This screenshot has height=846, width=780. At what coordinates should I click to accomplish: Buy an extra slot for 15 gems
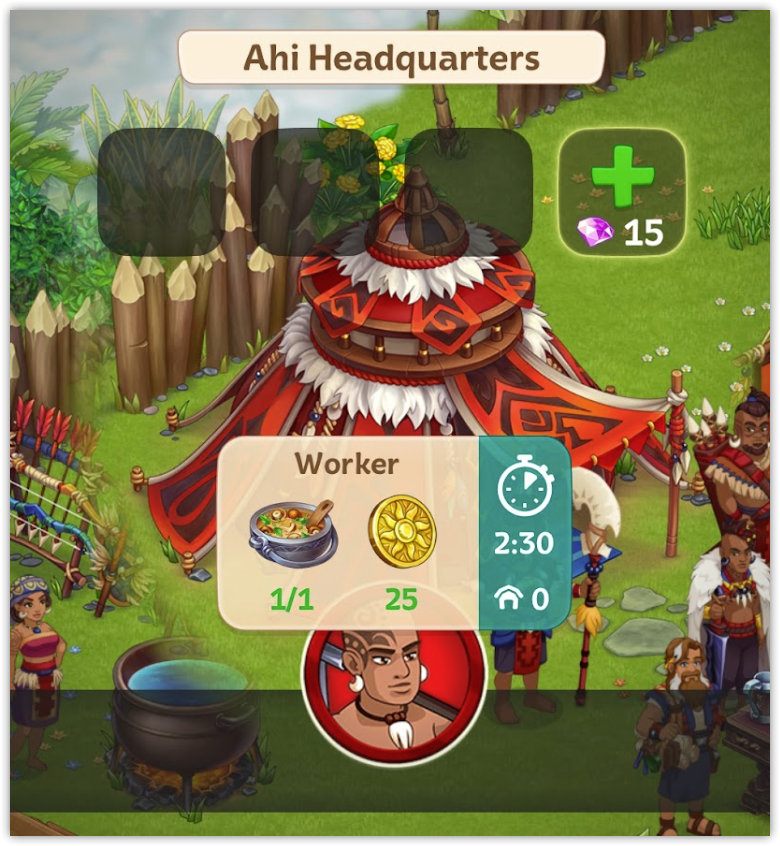point(622,193)
